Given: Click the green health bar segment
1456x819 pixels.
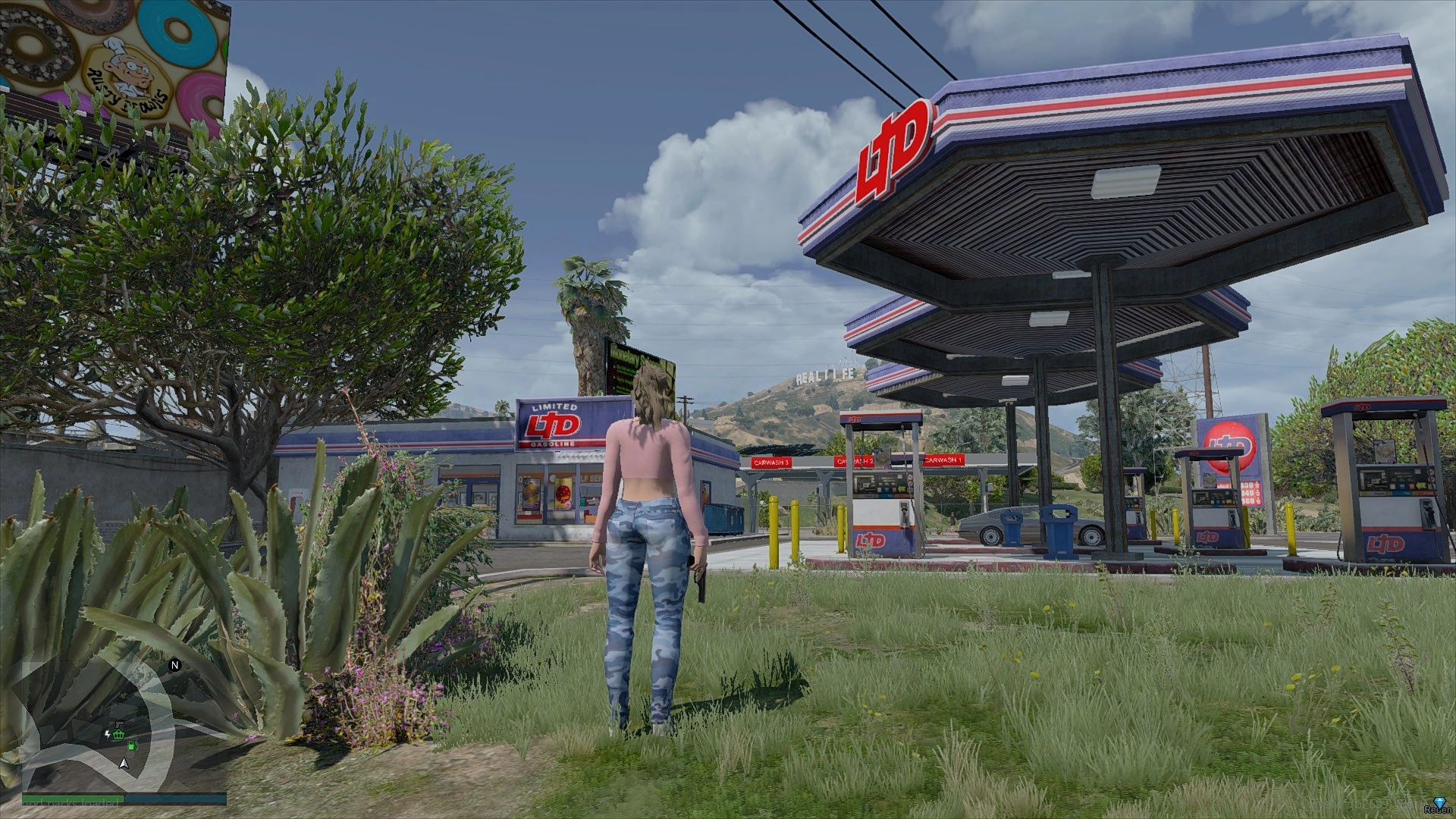Looking at the screenshot, I should tap(73, 797).
